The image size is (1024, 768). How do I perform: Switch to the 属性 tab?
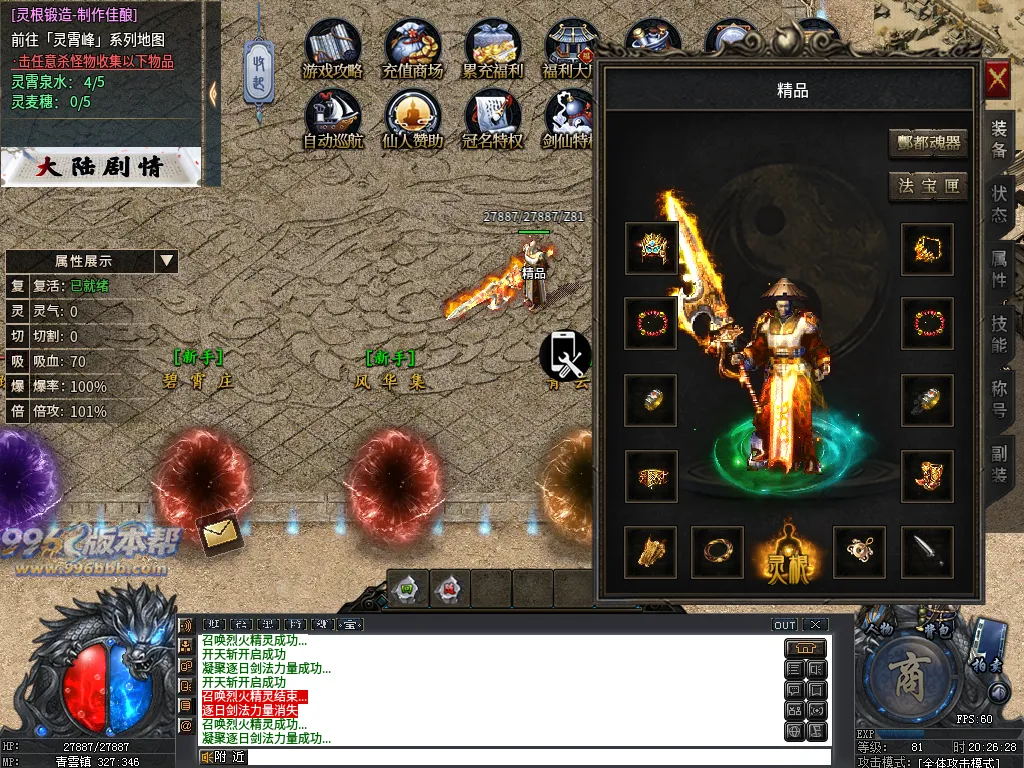pyautogui.click(x=999, y=269)
